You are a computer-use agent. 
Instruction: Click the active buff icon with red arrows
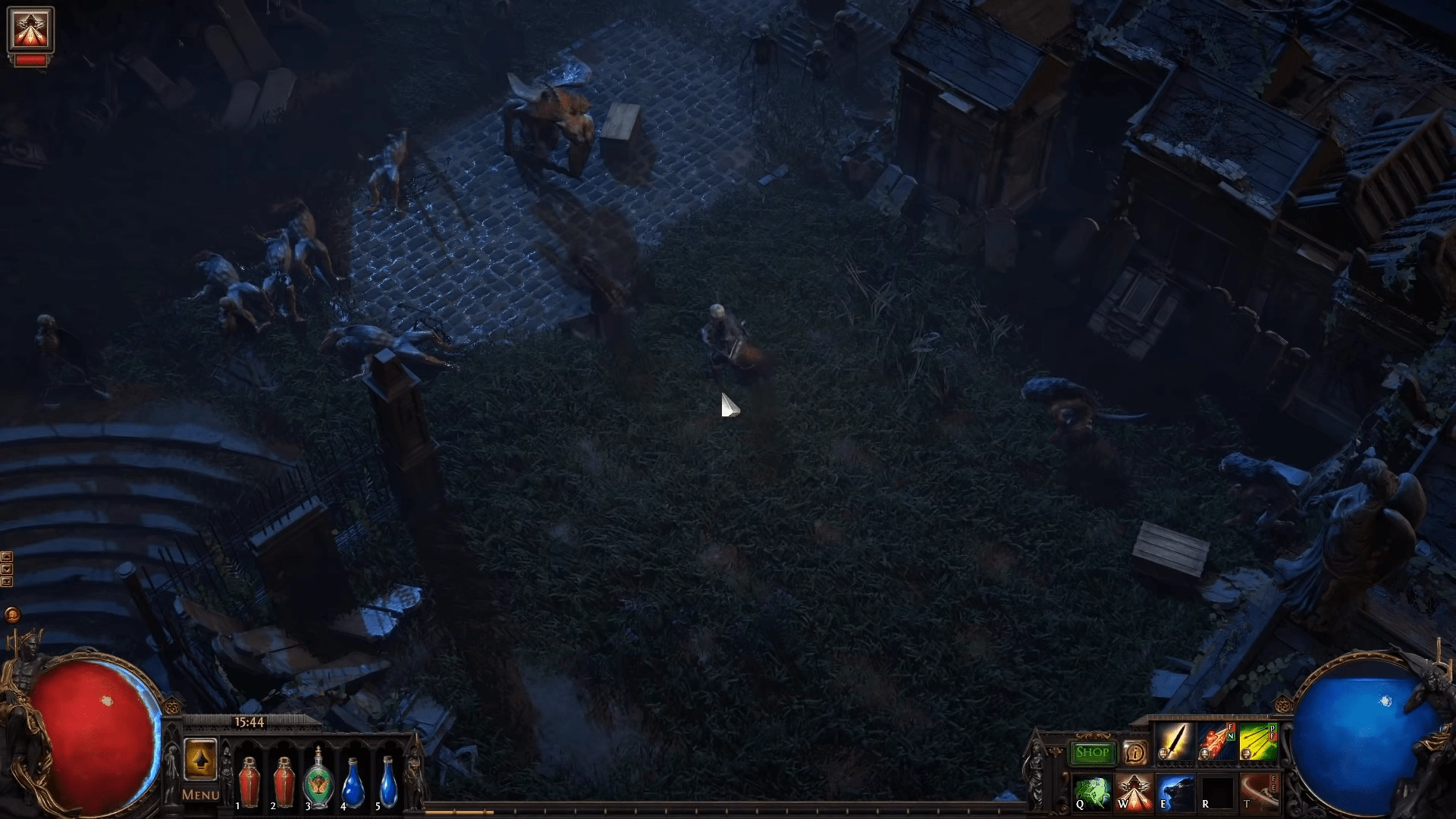point(30,30)
